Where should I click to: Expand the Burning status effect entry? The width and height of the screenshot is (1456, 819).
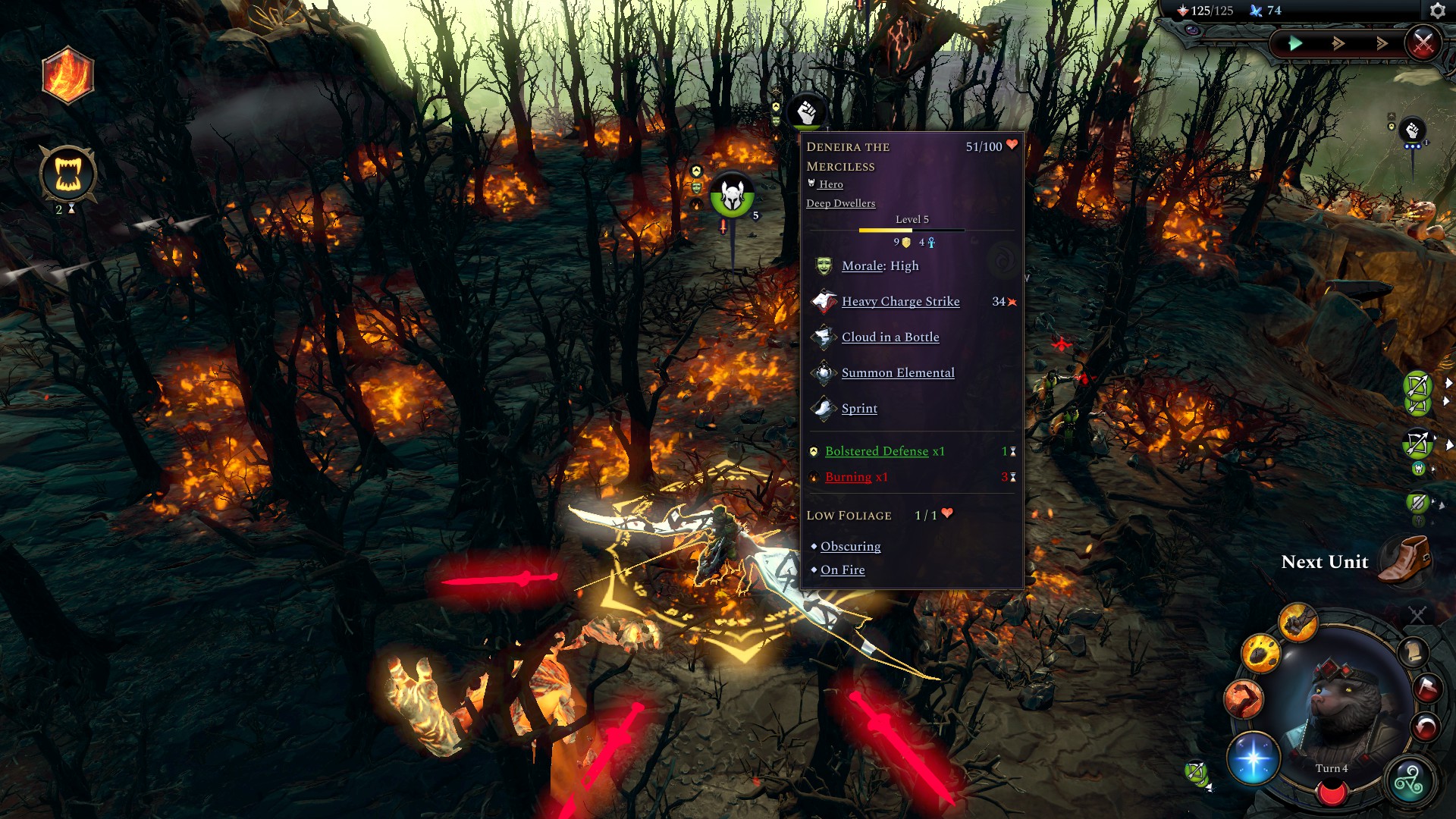click(848, 476)
